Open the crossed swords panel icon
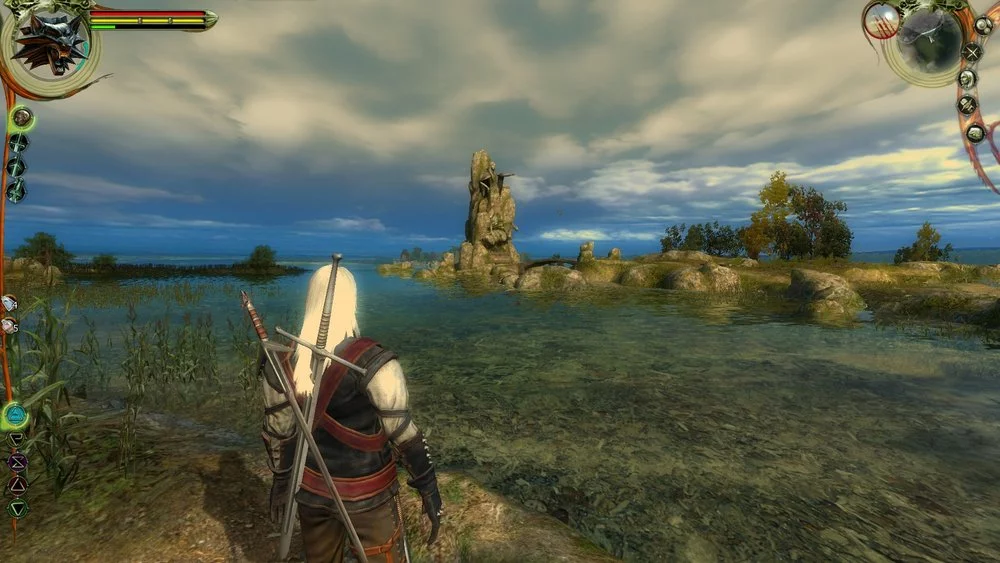Image resolution: width=1000 pixels, height=563 pixels. pyautogui.click(x=971, y=52)
